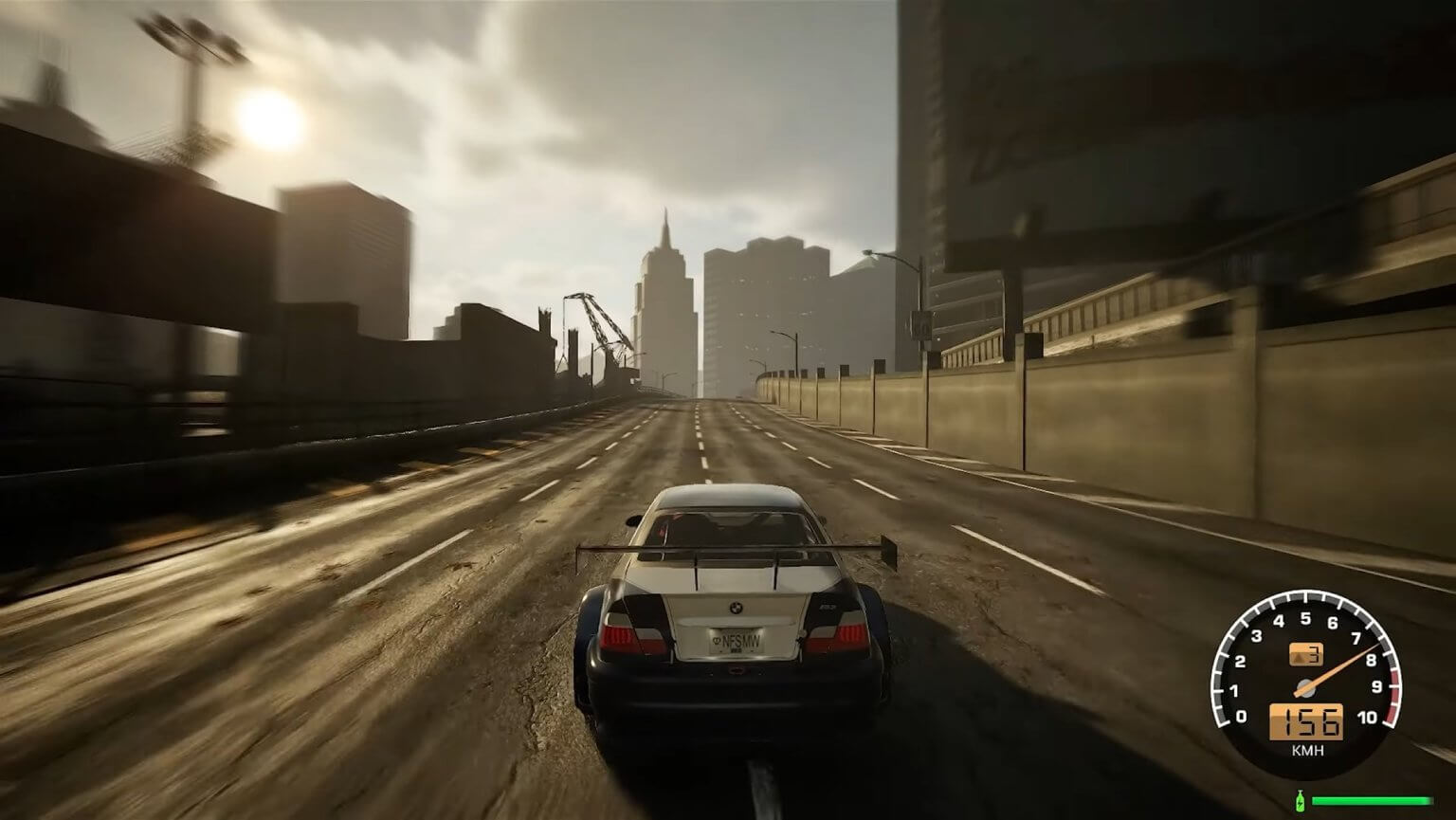Image resolution: width=1456 pixels, height=820 pixels.
Task: Click the KMH unit label
Action: 1306,749
